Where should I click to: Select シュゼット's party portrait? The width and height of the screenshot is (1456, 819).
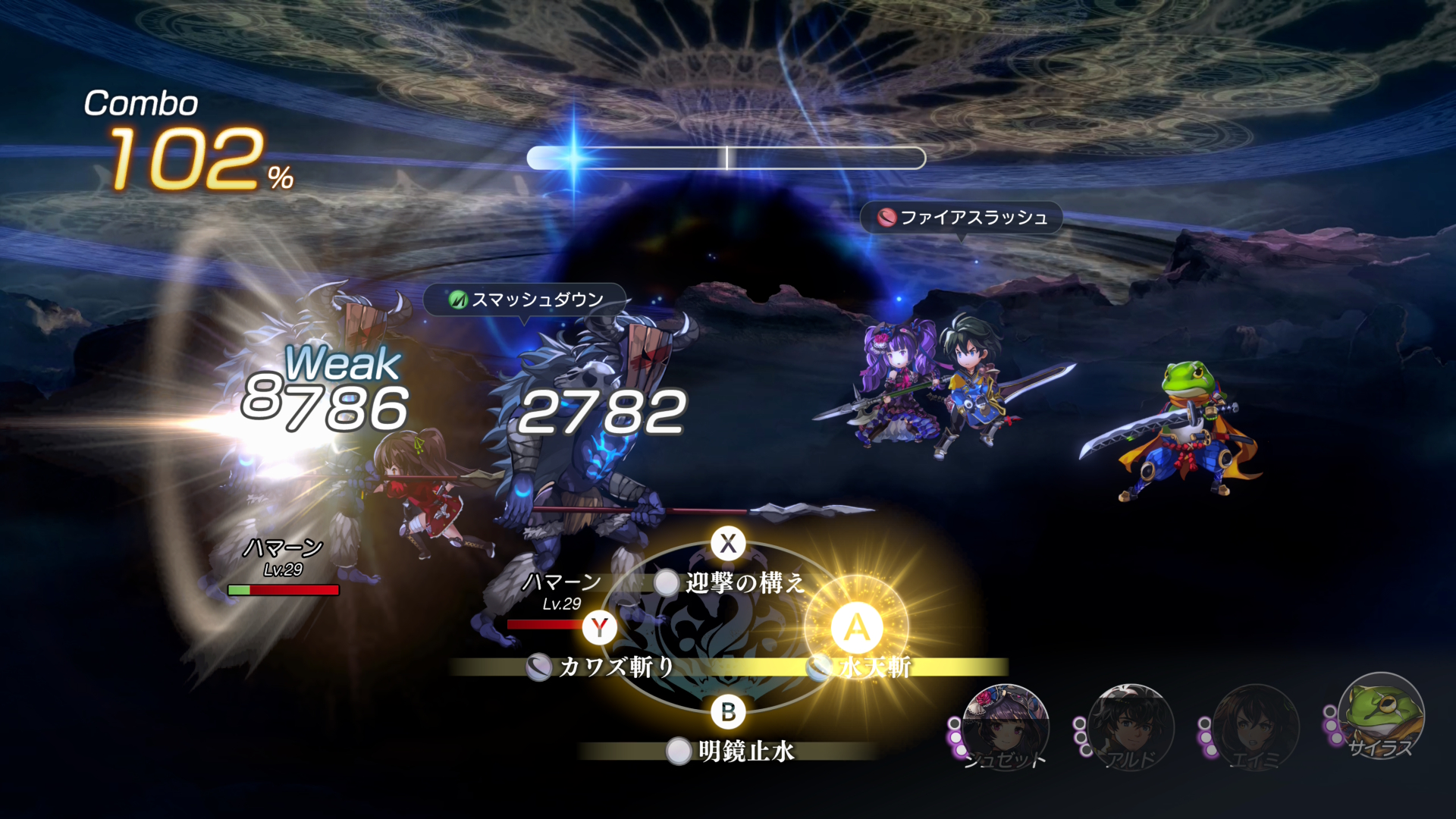tap(1005, 726)
